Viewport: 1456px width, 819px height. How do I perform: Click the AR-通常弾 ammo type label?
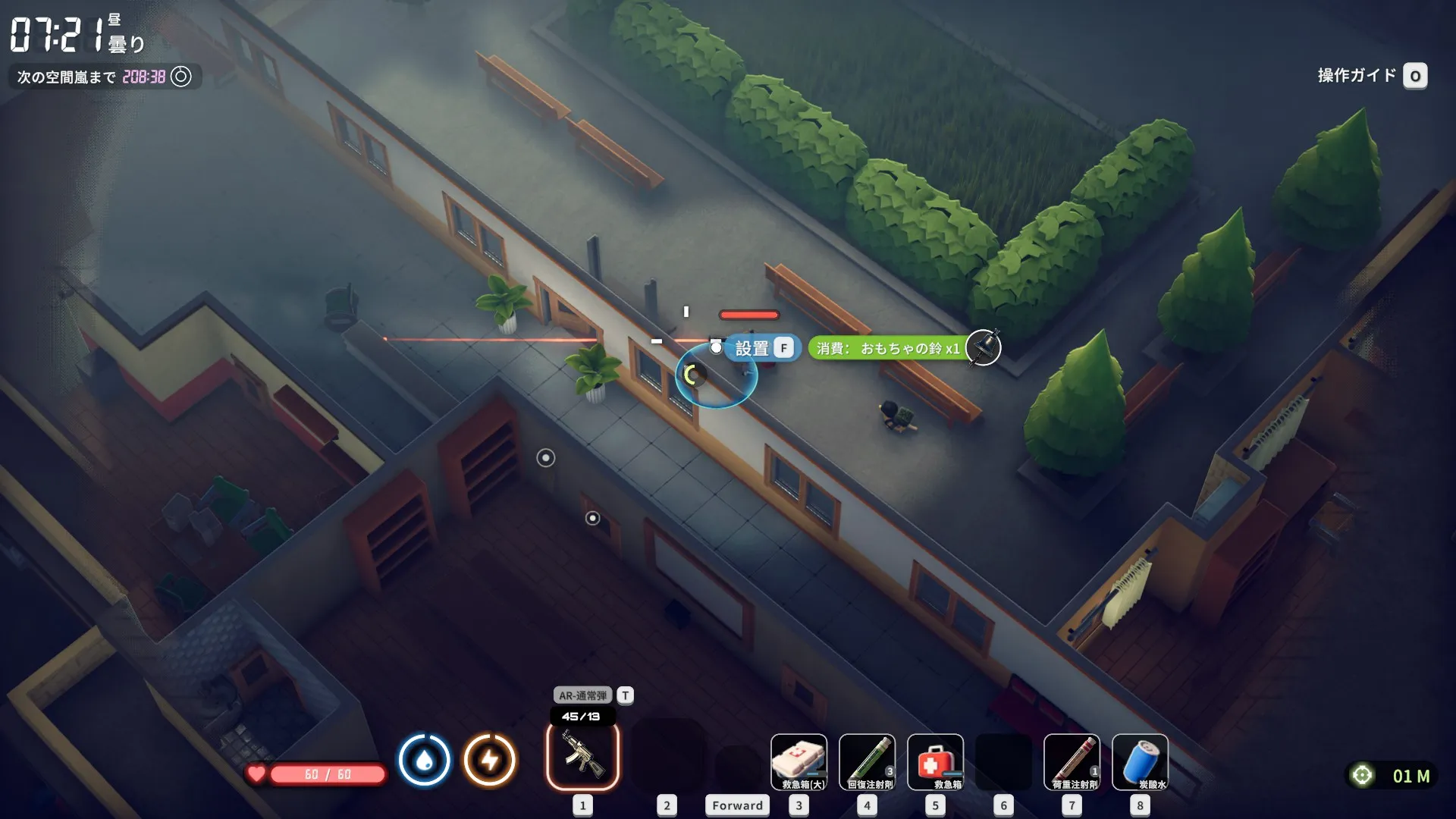pyautogui.click(x=582, y=695)
